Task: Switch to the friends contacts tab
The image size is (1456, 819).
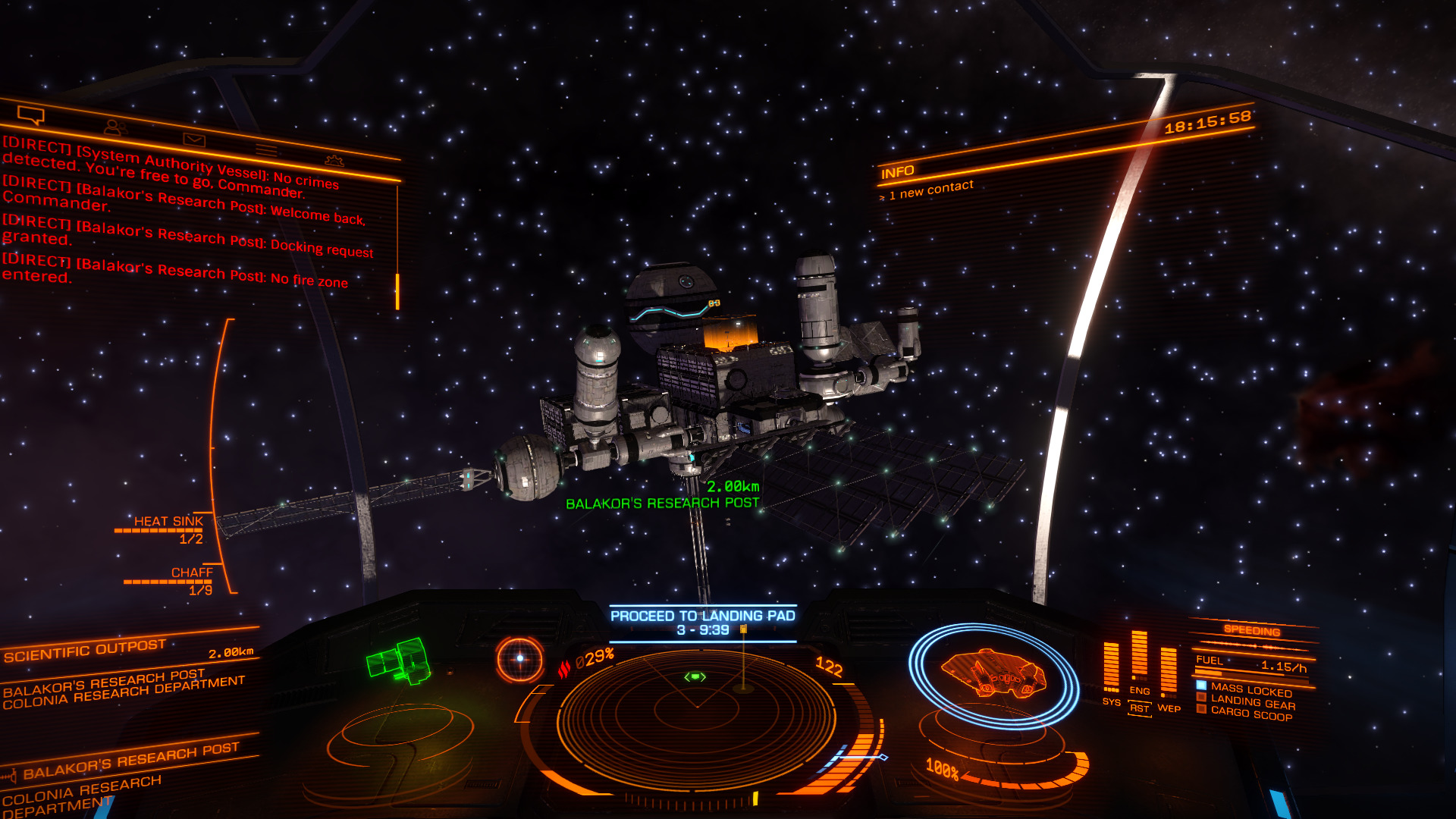Action: pos(115,127)
